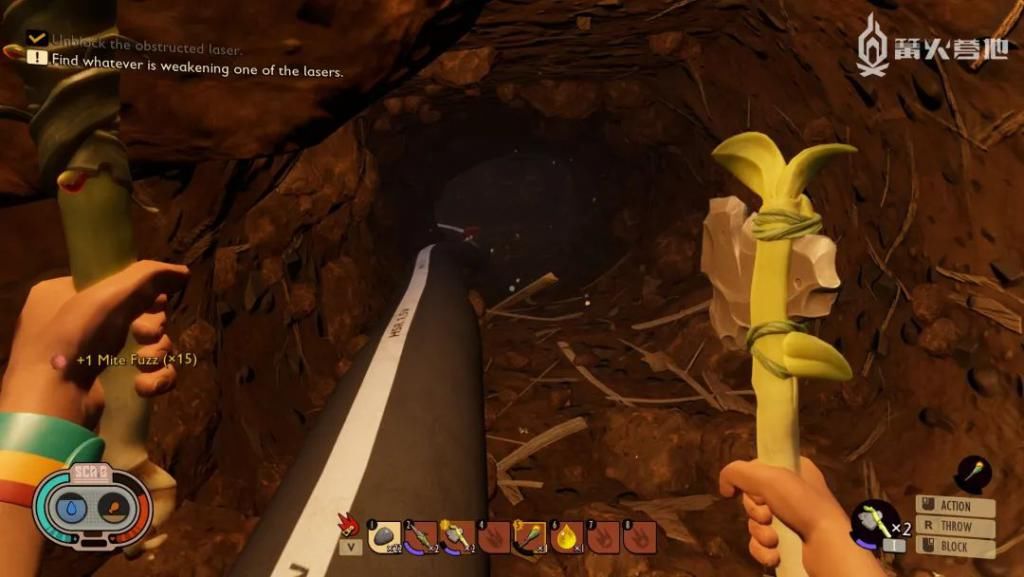Click the off-hand torch icon

tap(973, 473)
